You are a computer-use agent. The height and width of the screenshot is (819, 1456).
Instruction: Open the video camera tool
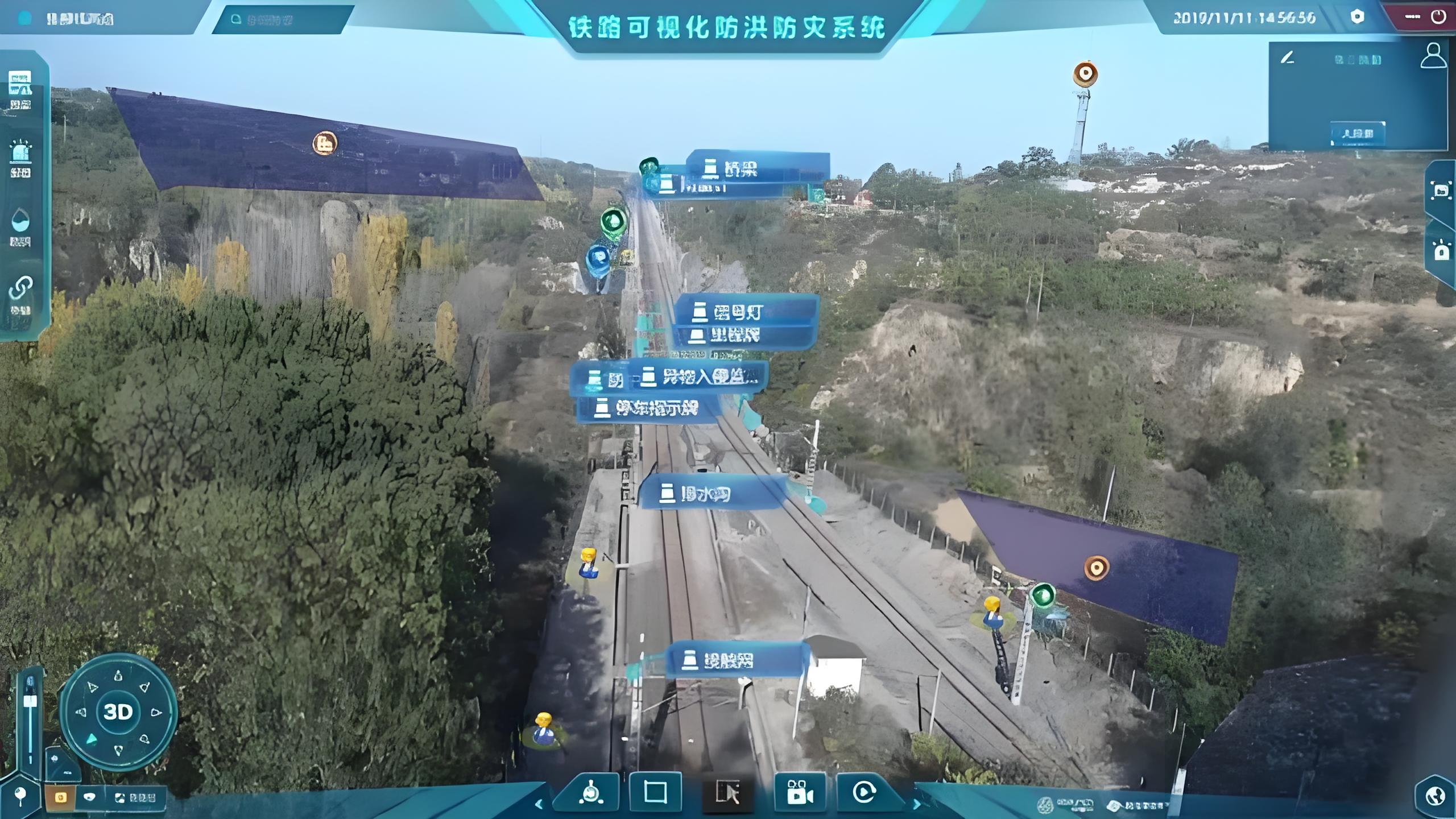click(x=799, y=792)
